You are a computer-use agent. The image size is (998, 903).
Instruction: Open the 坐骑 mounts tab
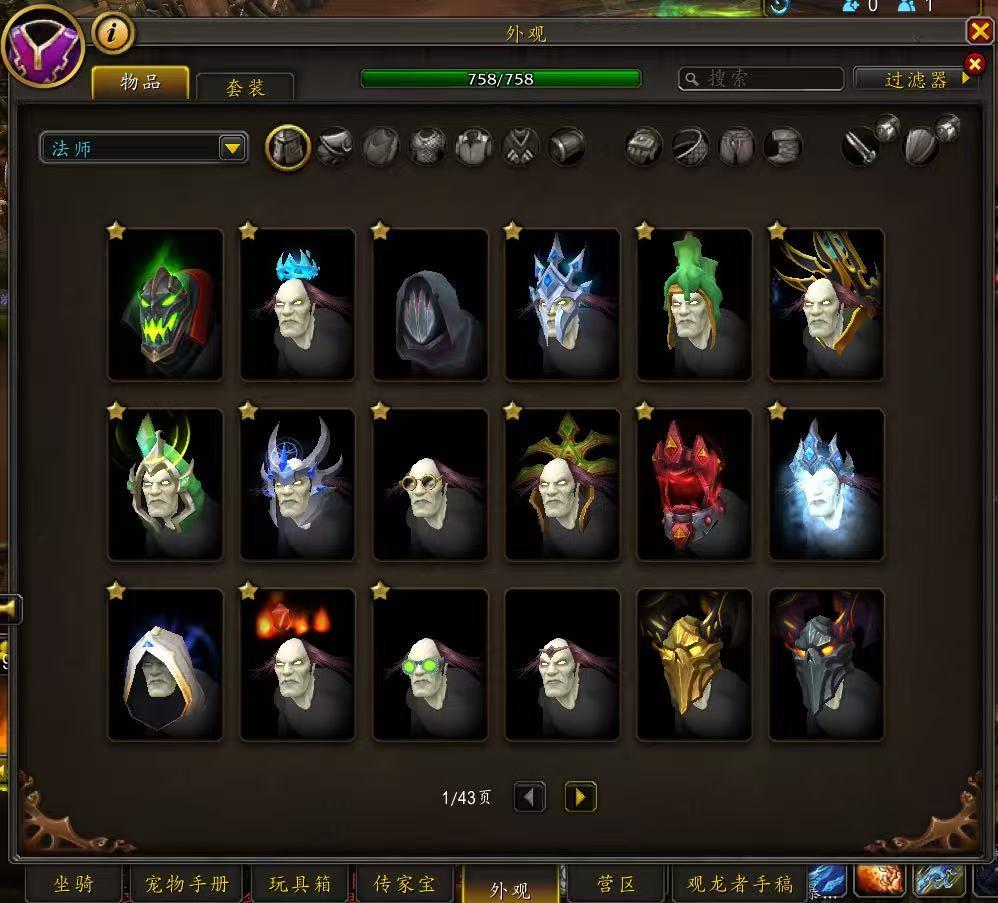[75, 884]
